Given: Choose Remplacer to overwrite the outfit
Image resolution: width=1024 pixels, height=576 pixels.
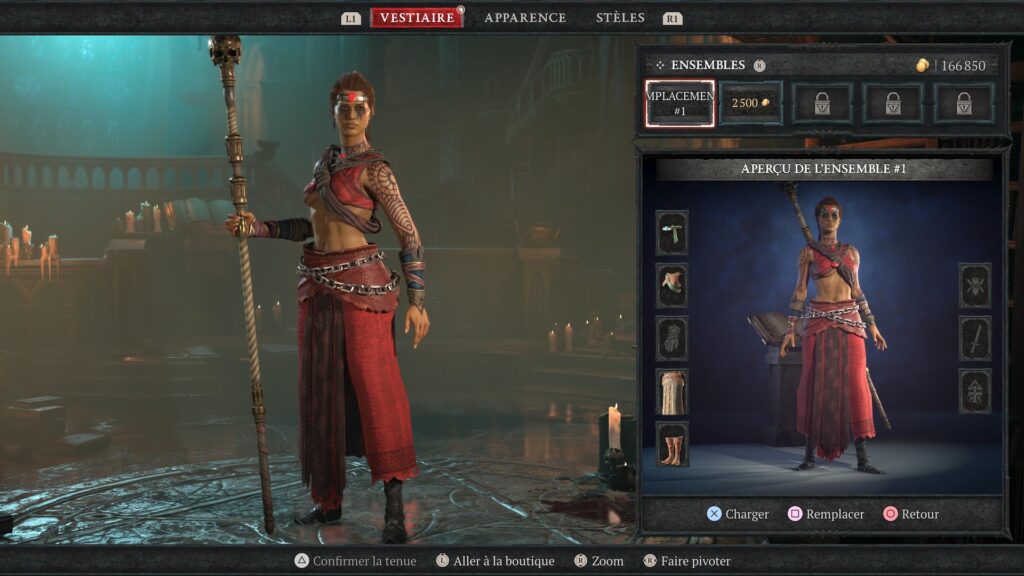Looking at the screenshot, I should (x=825, y=514).
